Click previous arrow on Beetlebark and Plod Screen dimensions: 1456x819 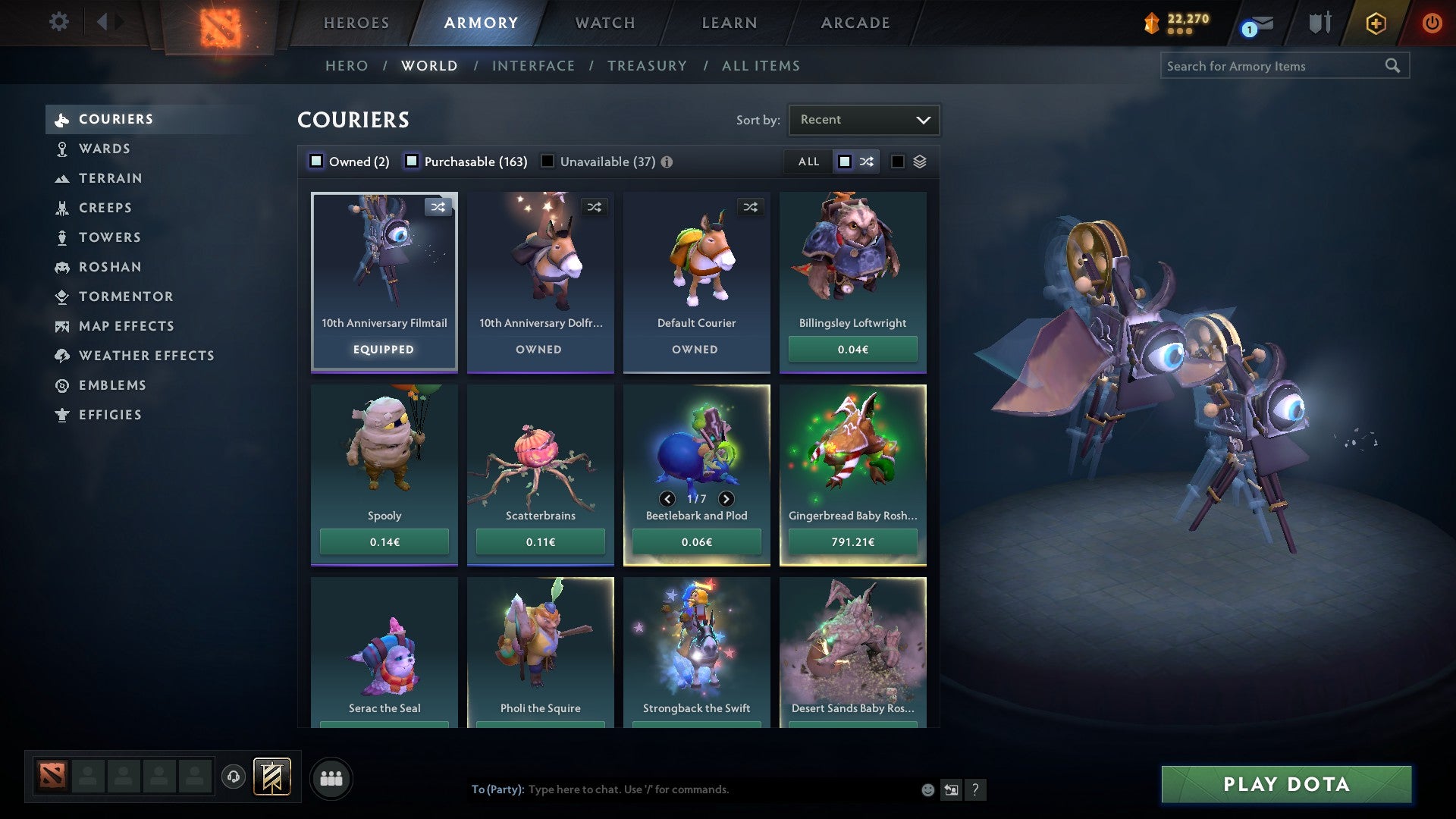tap(667, 499)
